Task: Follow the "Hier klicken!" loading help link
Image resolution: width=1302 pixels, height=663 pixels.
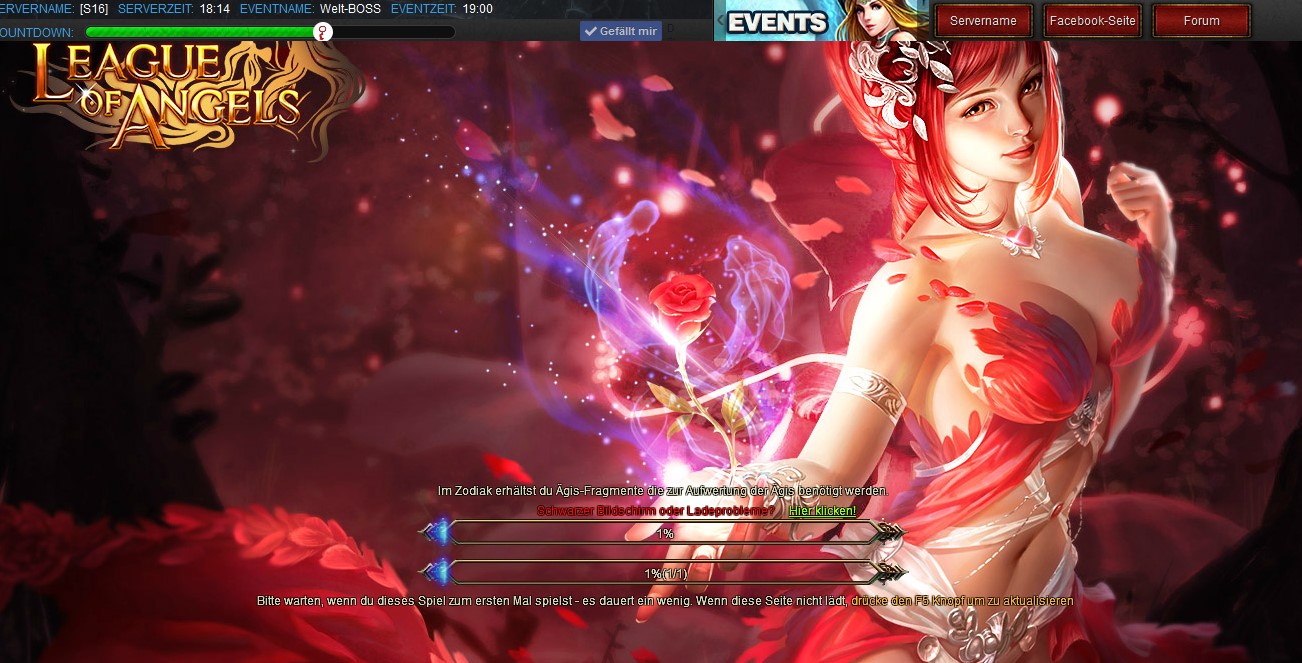Action: 822,511
